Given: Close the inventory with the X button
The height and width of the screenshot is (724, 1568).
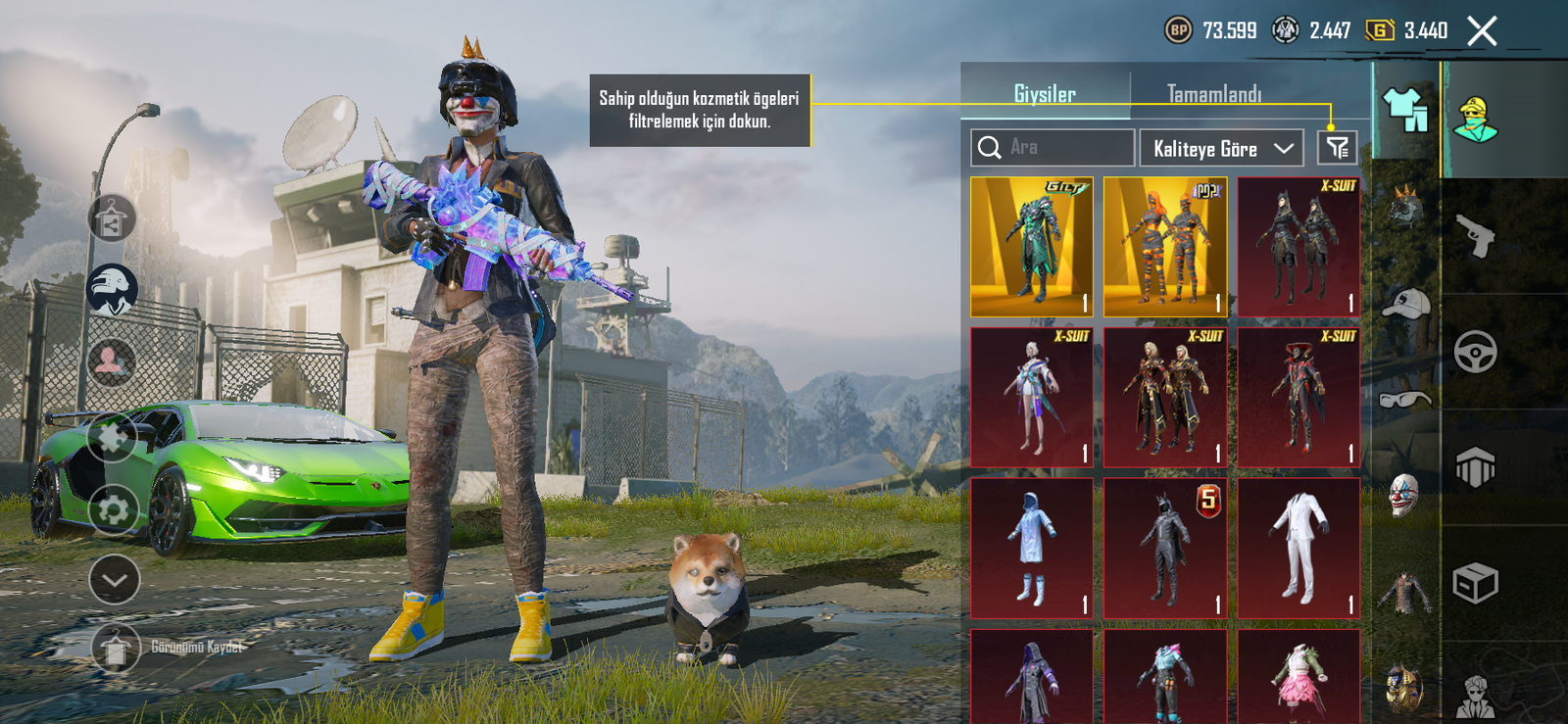Looking at the screenshot, I should [1482, 31].
